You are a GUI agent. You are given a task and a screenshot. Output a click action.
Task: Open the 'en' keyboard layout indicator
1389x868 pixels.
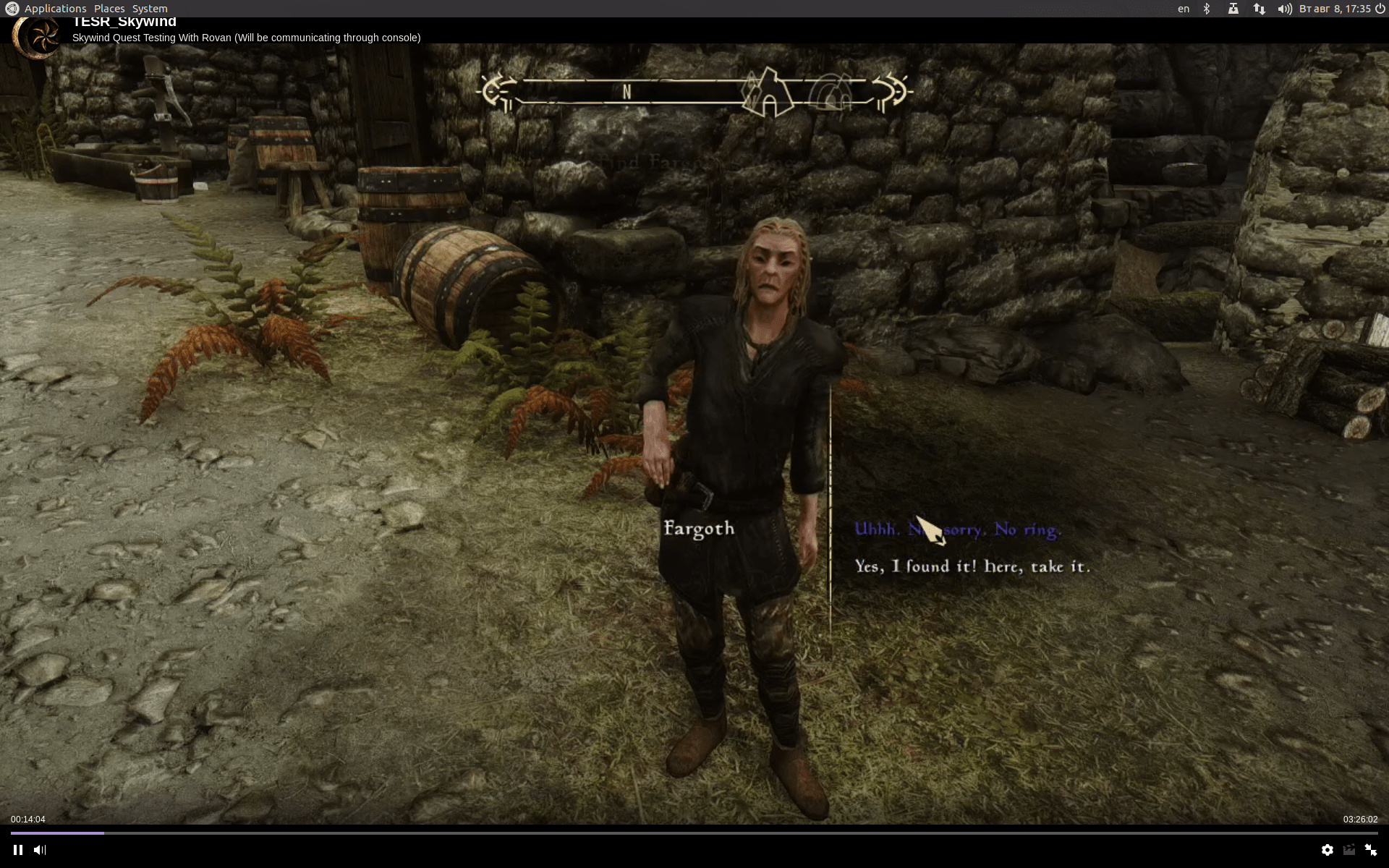point(1184,8)
